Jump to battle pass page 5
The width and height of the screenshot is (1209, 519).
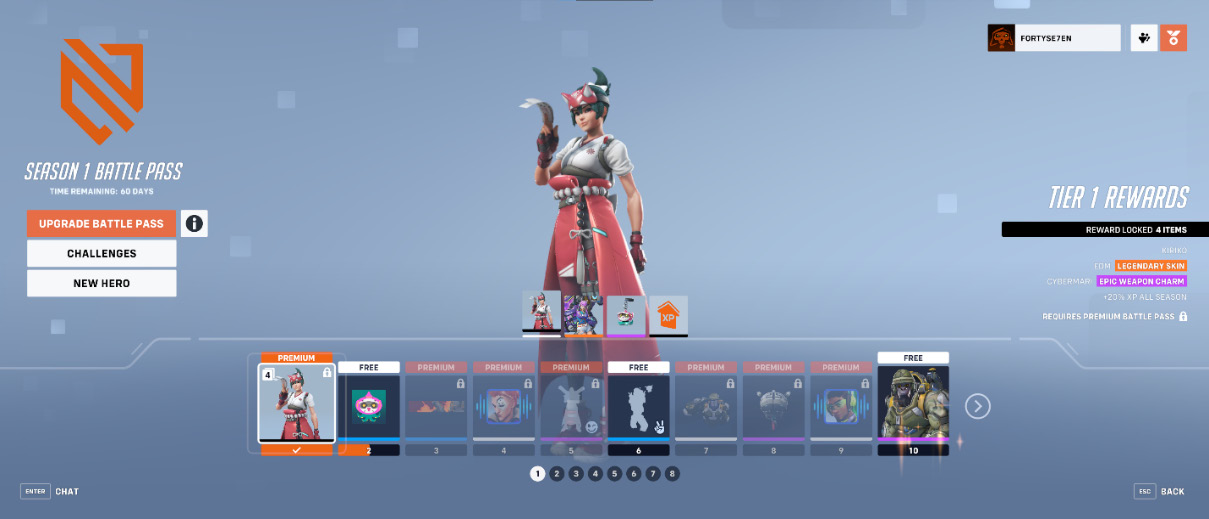point(614,473)
